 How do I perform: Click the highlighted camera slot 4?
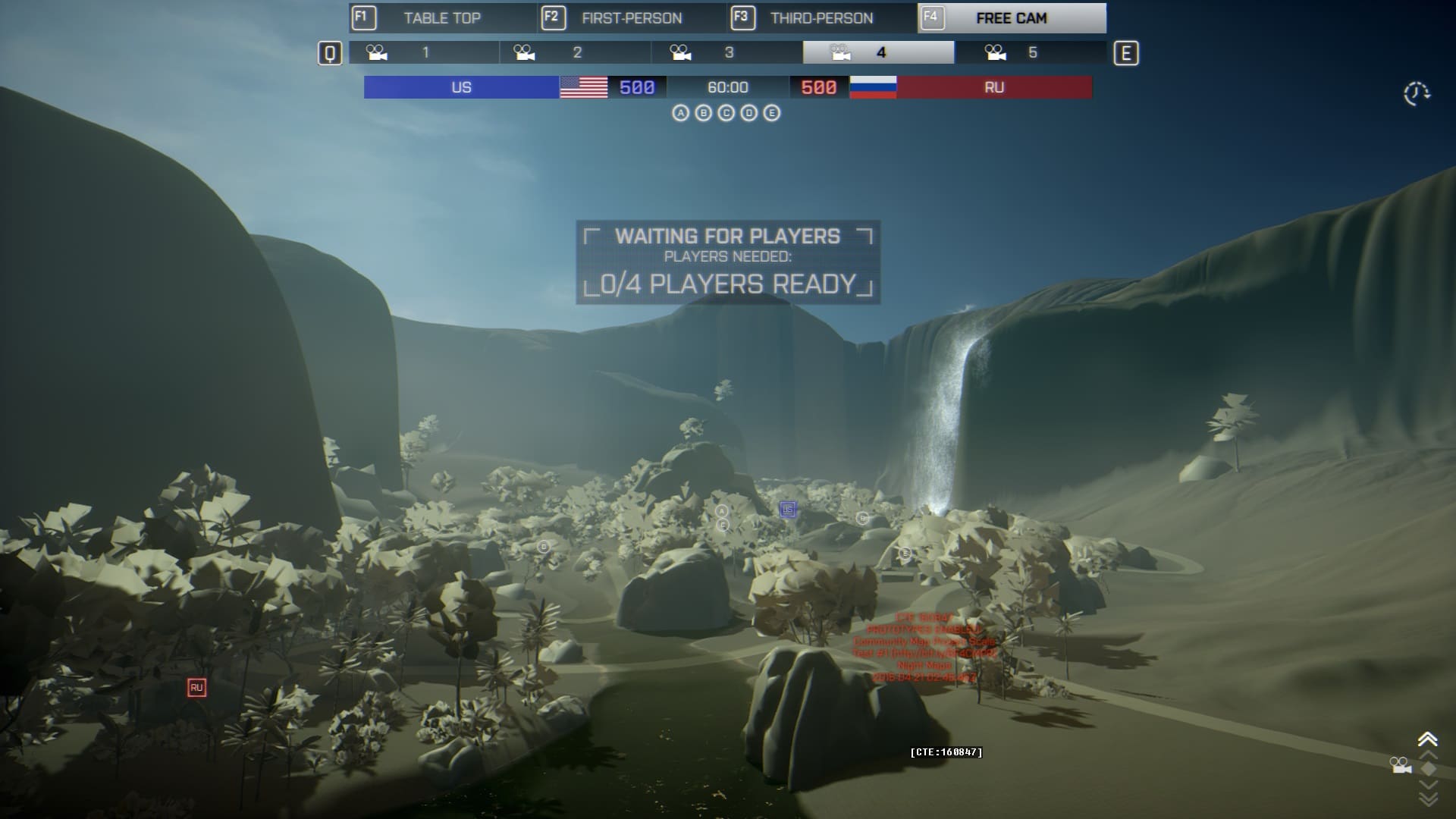pyautogui.click(x=879, y=52)
